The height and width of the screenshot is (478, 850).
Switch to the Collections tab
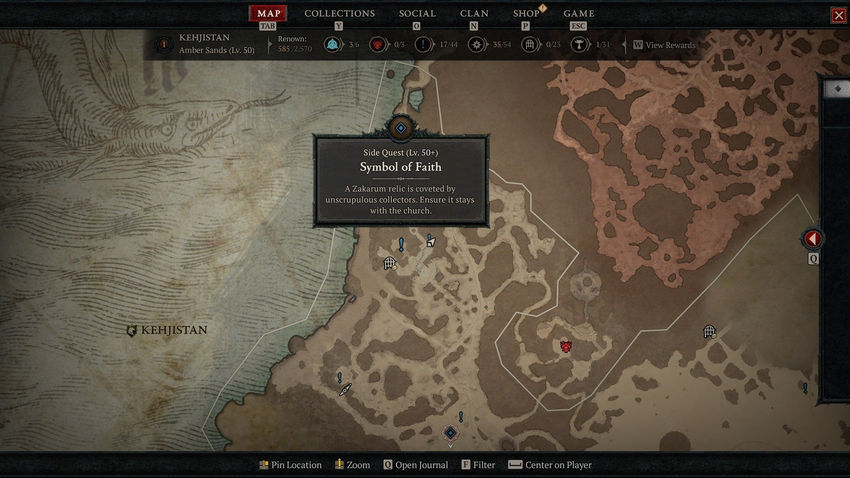[x=339, y=14]
